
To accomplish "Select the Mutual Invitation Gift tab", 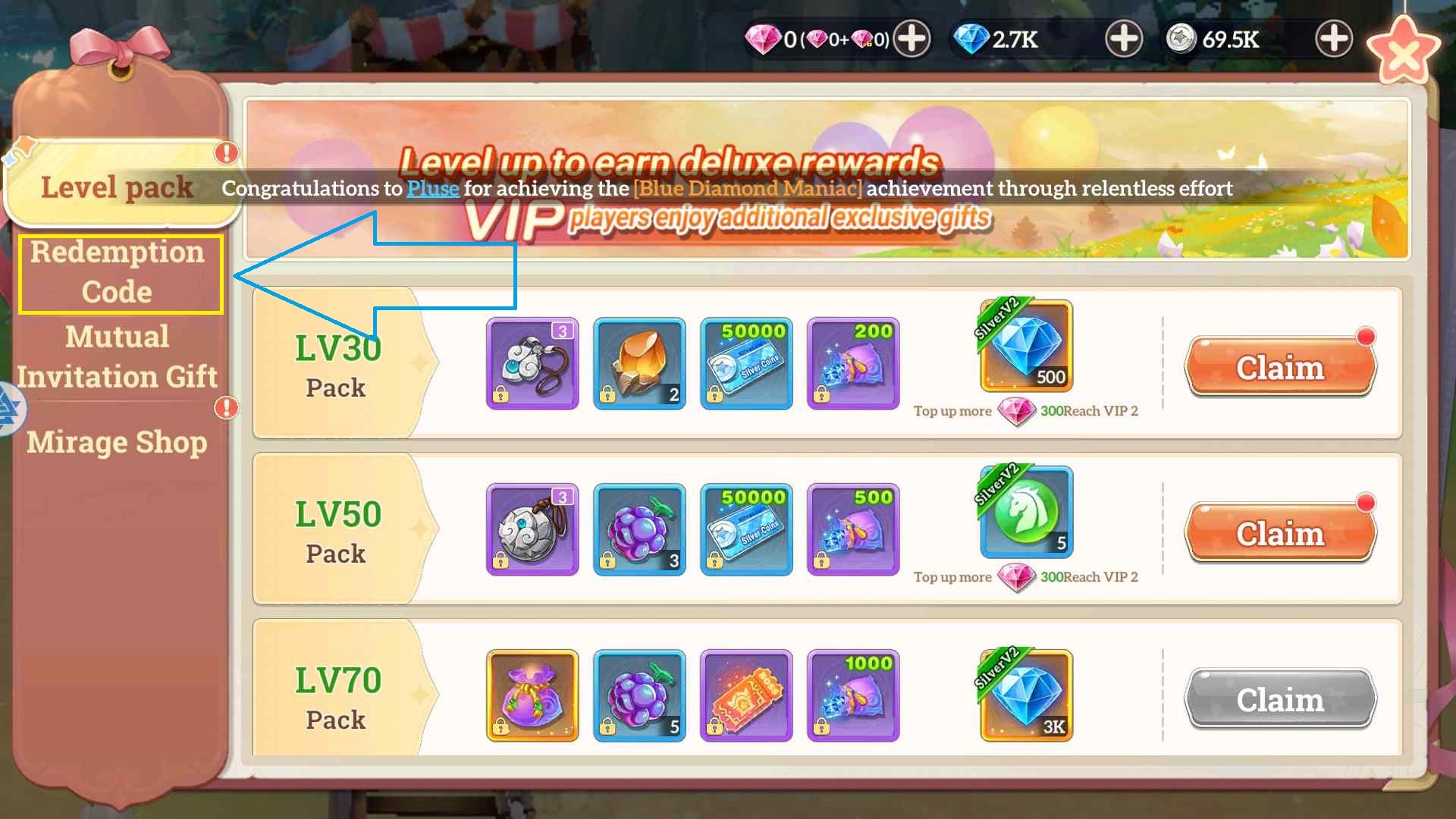I will (x=119, y=356).
